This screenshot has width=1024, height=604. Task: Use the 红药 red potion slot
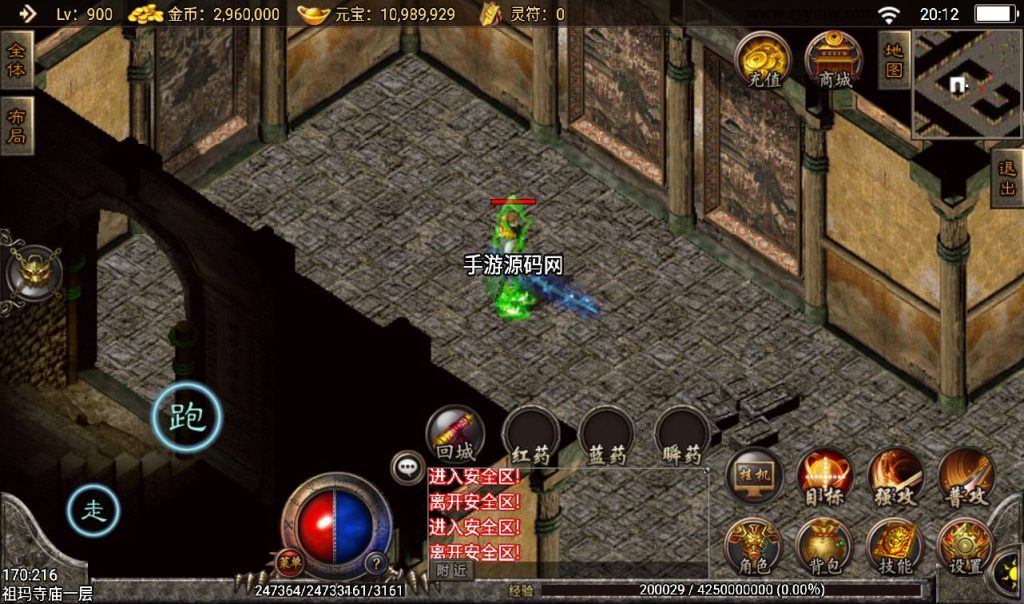531,437
